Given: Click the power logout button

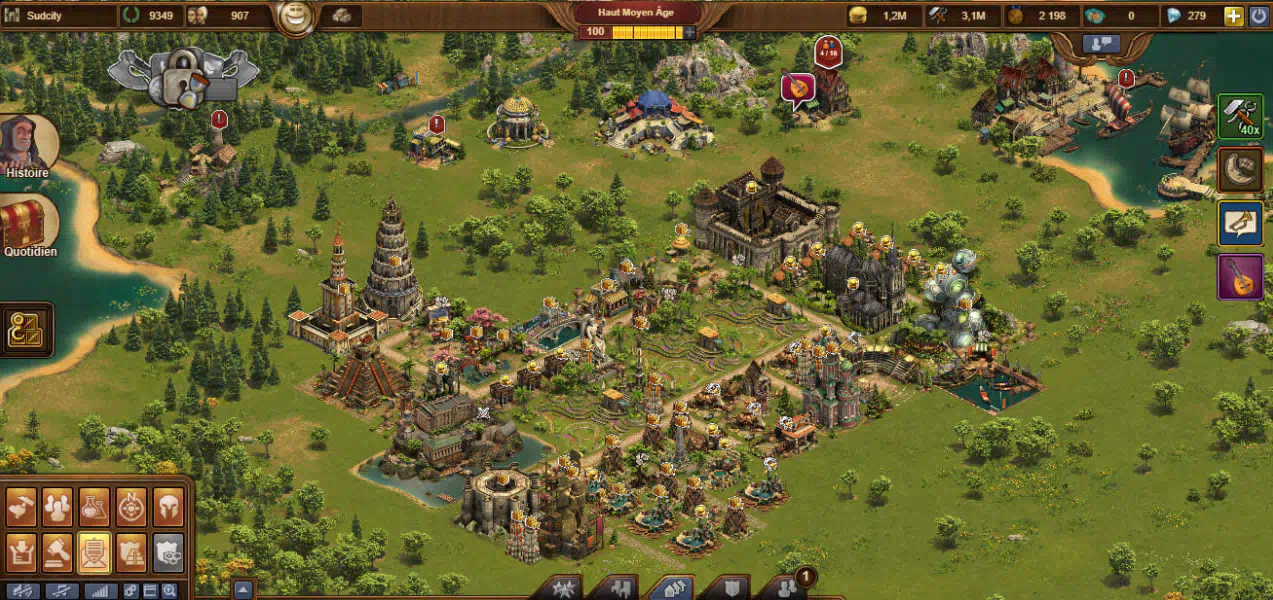Looking at the screenshot, I should [x=1257, y=16].
